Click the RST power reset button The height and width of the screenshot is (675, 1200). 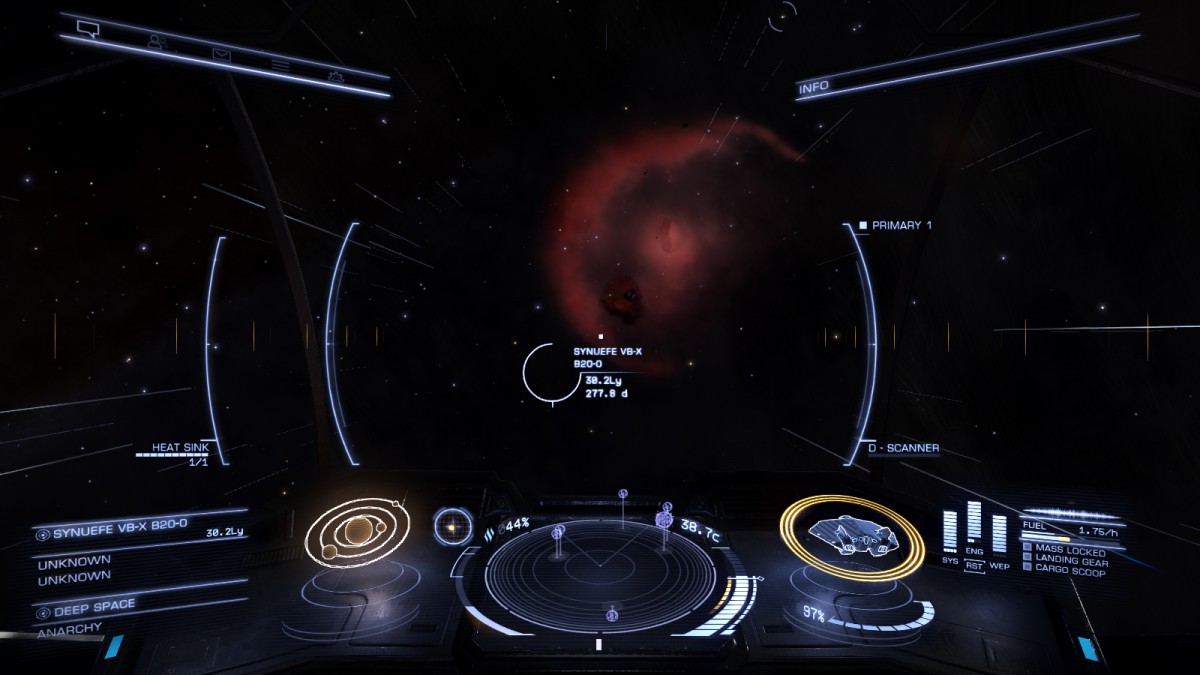point(974,565)
